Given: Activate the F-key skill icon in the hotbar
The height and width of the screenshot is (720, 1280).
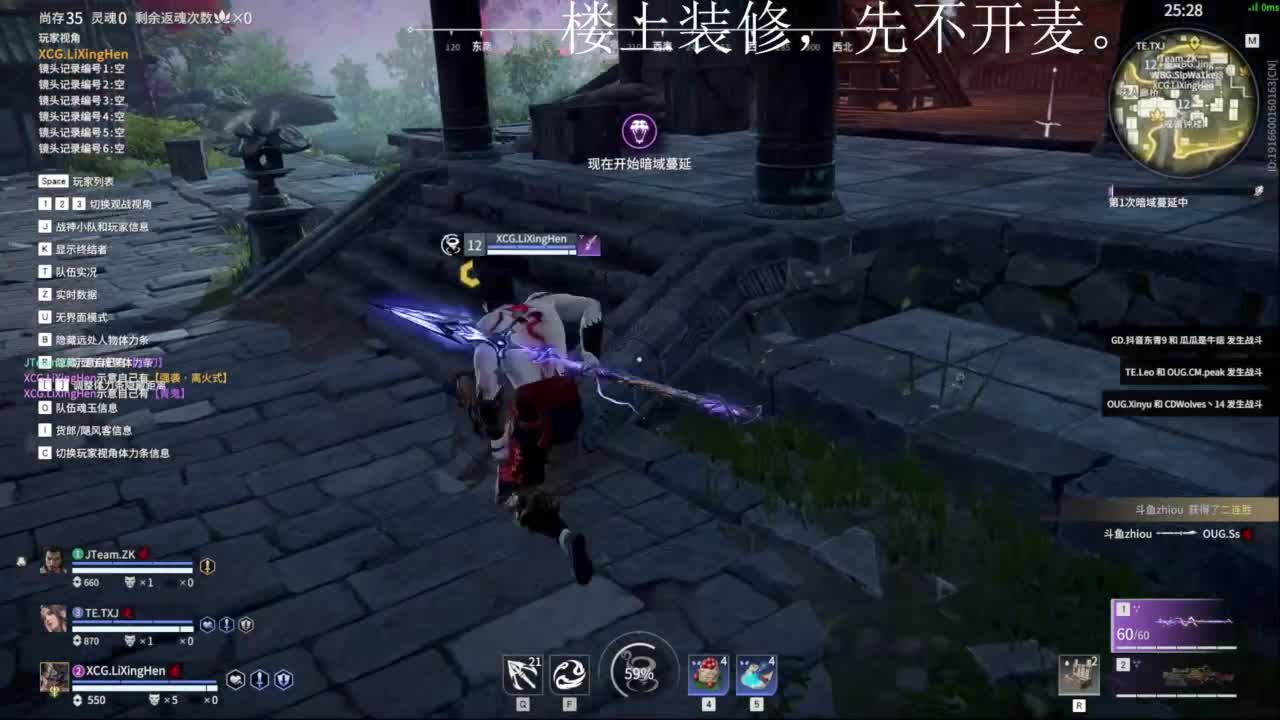Looking at the screenshot, I should (569, 675).
